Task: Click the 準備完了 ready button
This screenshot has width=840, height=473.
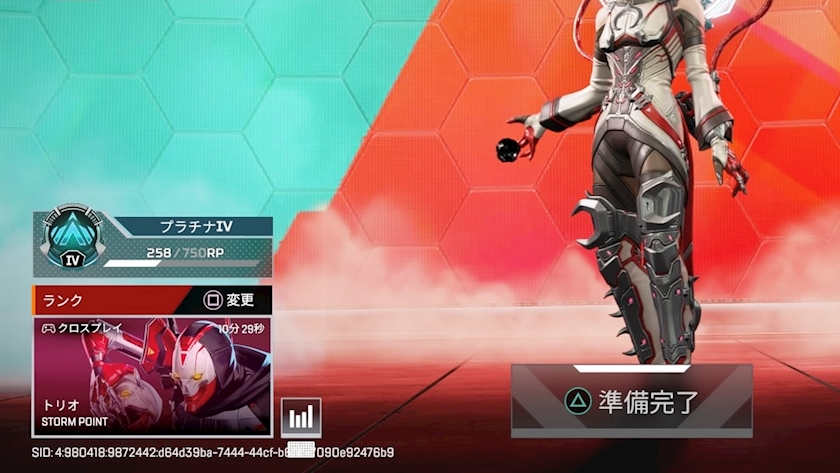Action: pos(631,401)
